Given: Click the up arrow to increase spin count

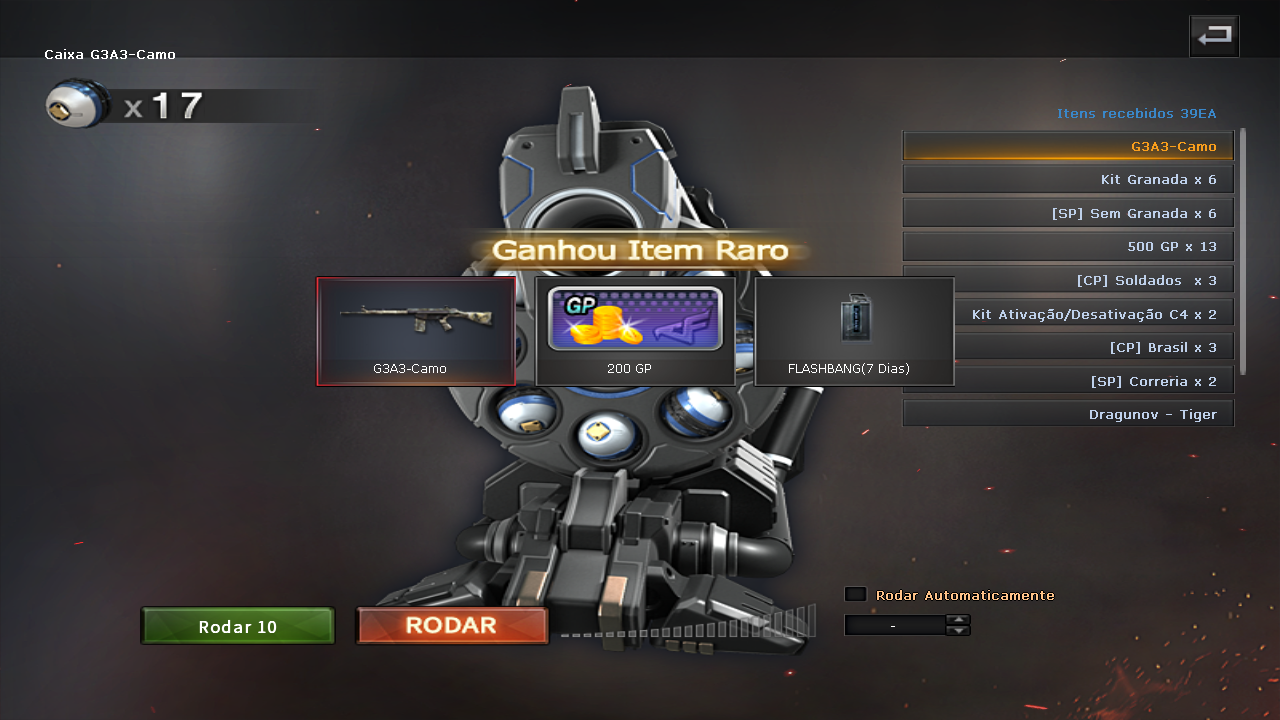Looking at the screenshot, I should tap(958, 620).
